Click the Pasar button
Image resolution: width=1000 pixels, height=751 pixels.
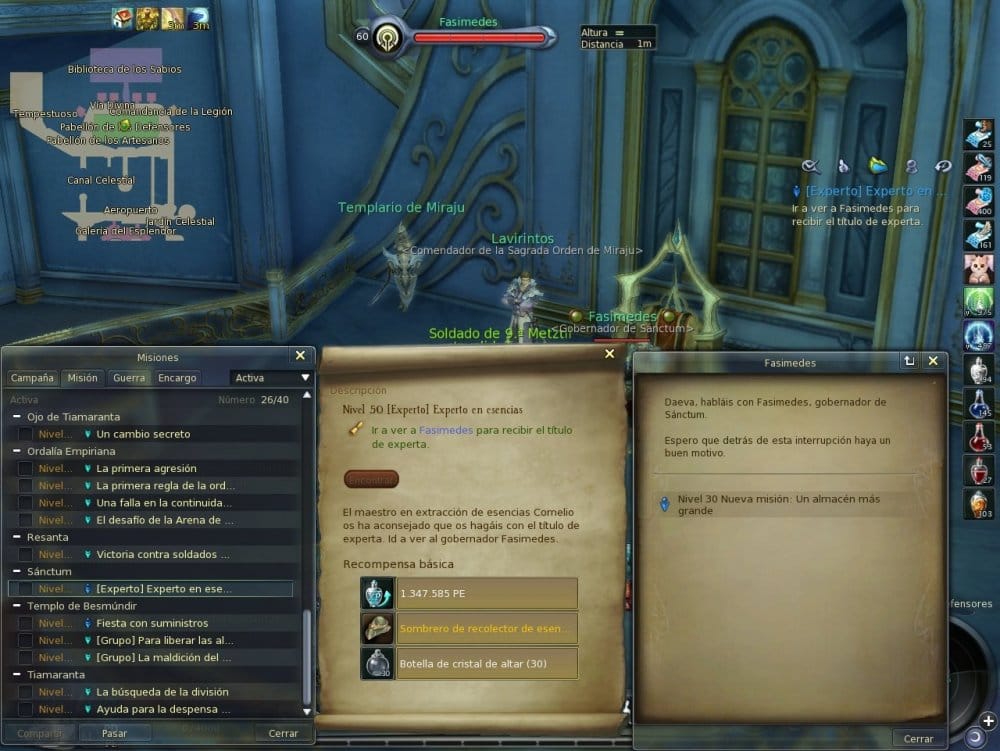coord(114,733)
